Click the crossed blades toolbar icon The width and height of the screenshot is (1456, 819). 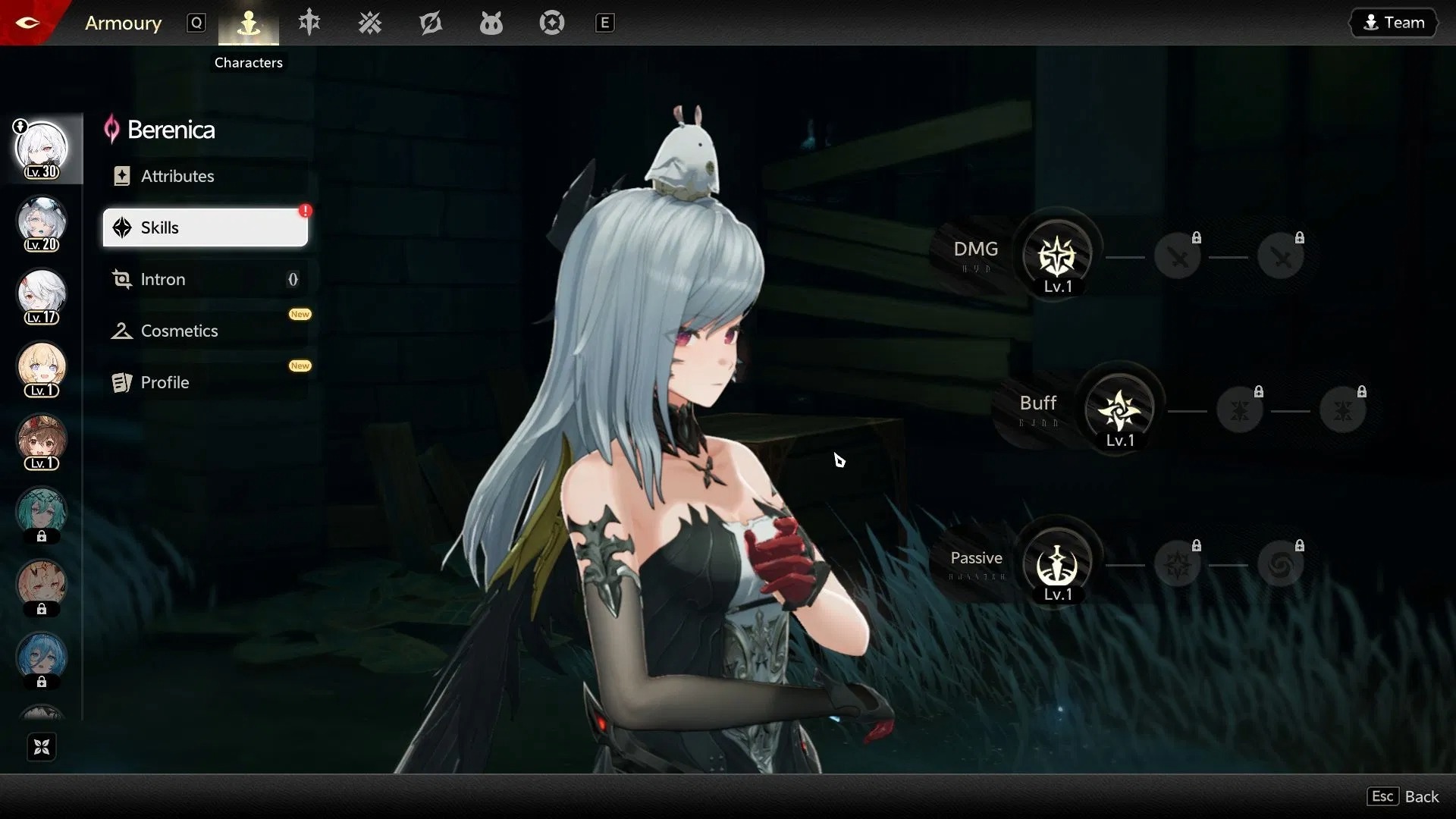tap(369, 23)
